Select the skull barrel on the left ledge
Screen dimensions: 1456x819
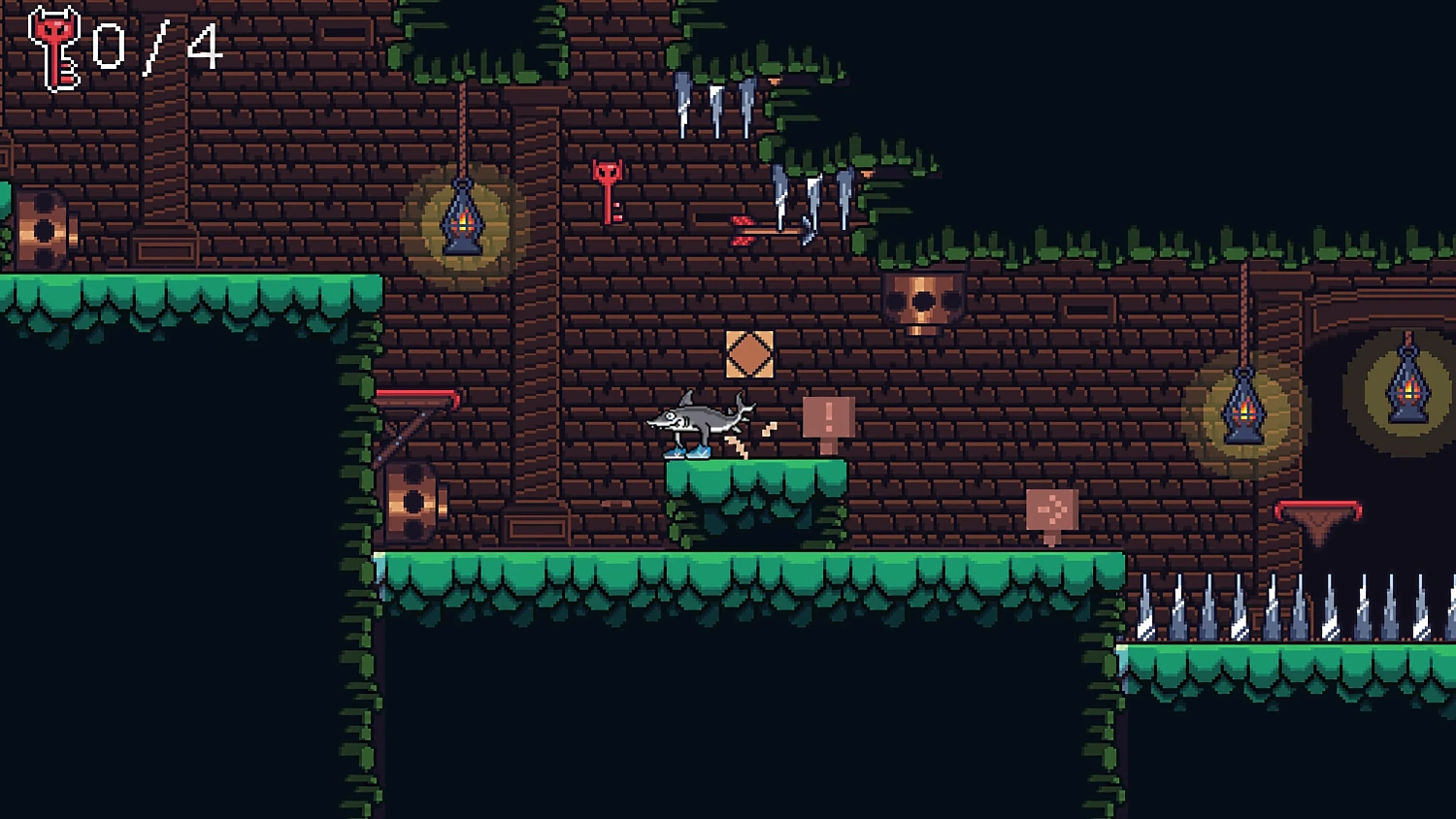tap(44, 229)
